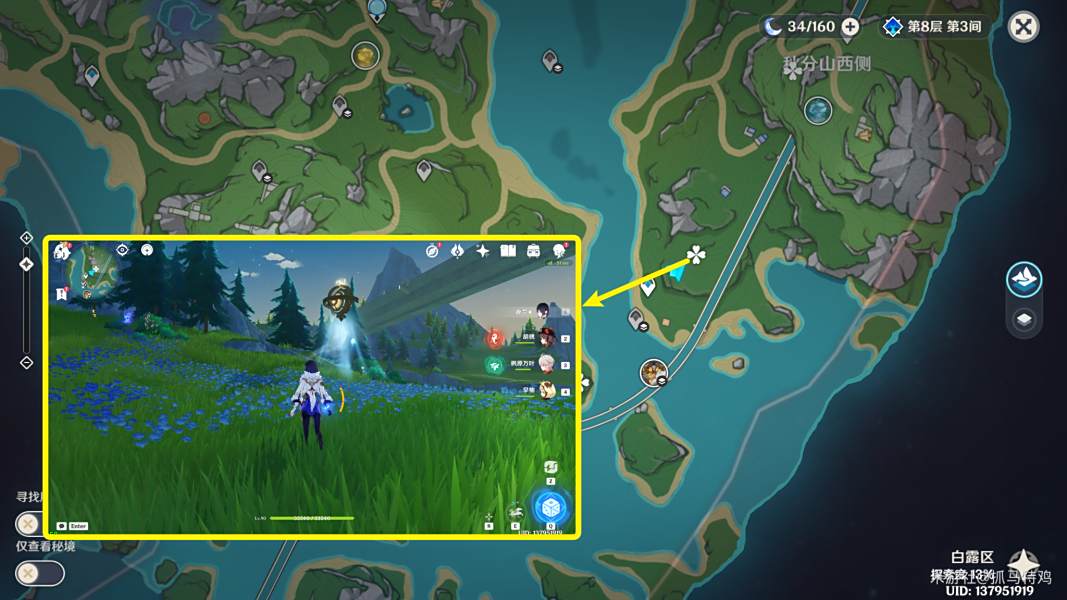Select the golden circular boss marker
The height and width of the screenshot is (600, 1067).
[x=366, y=55]
